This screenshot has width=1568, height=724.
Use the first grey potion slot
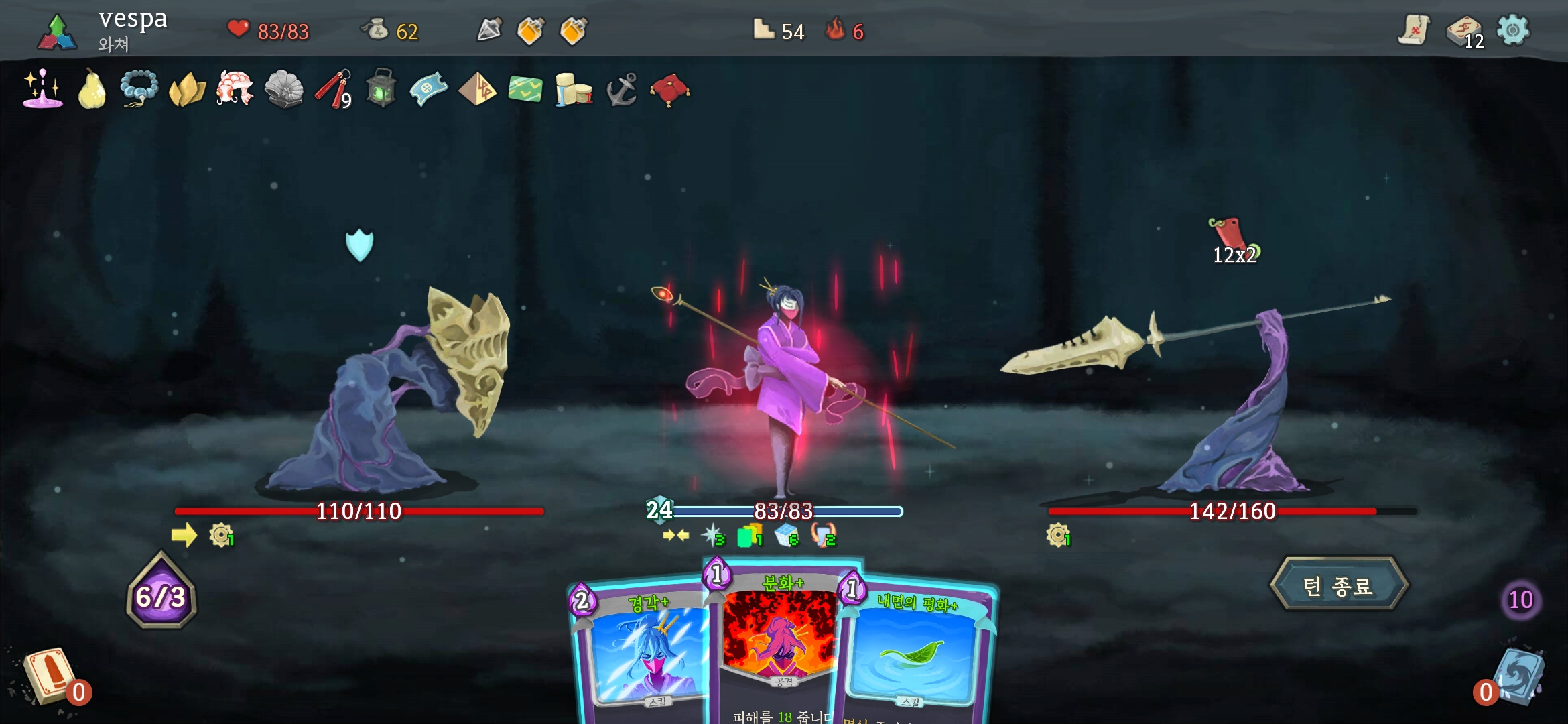489,30
